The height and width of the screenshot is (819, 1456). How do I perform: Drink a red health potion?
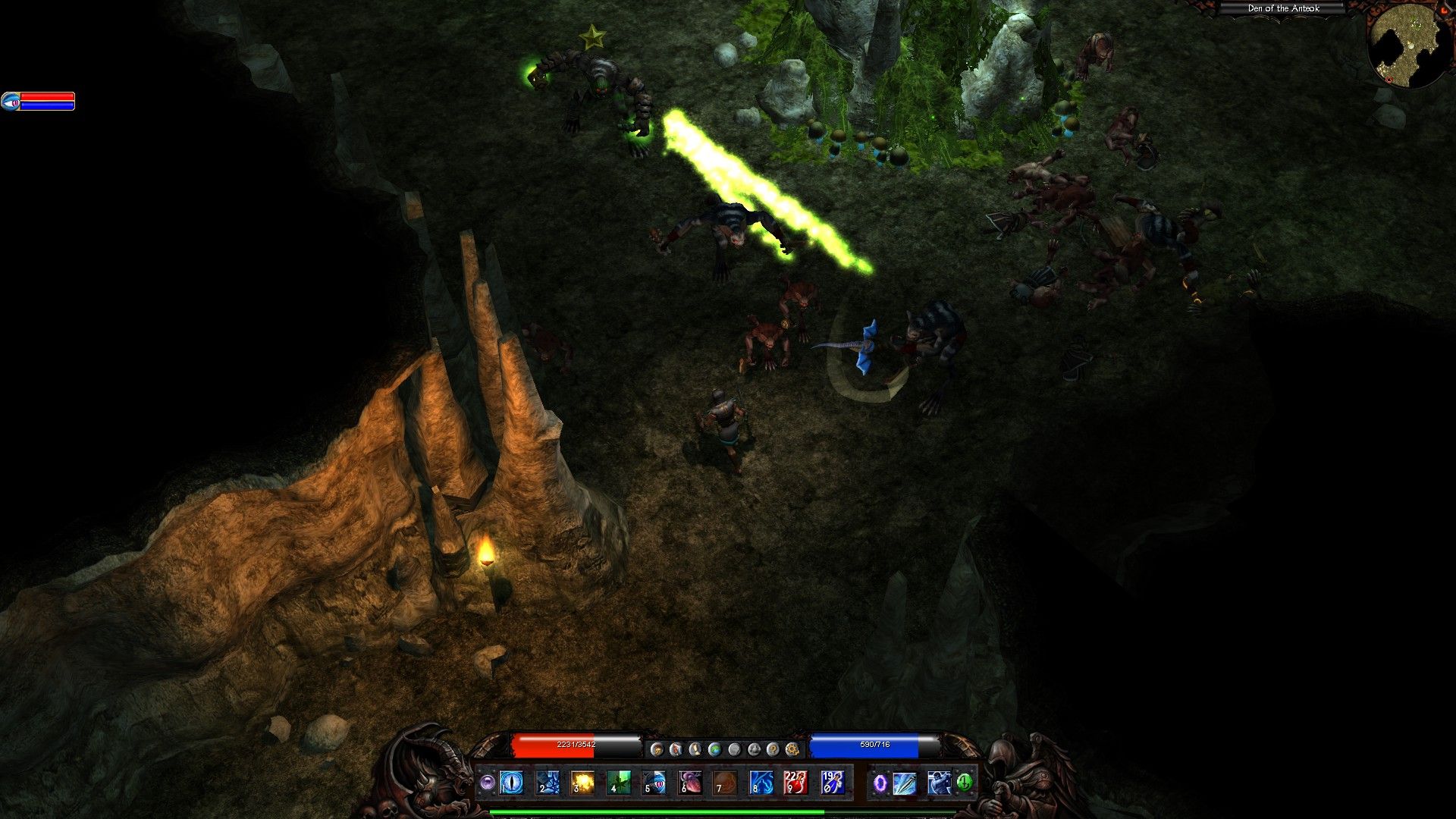(x=795, y=782)
